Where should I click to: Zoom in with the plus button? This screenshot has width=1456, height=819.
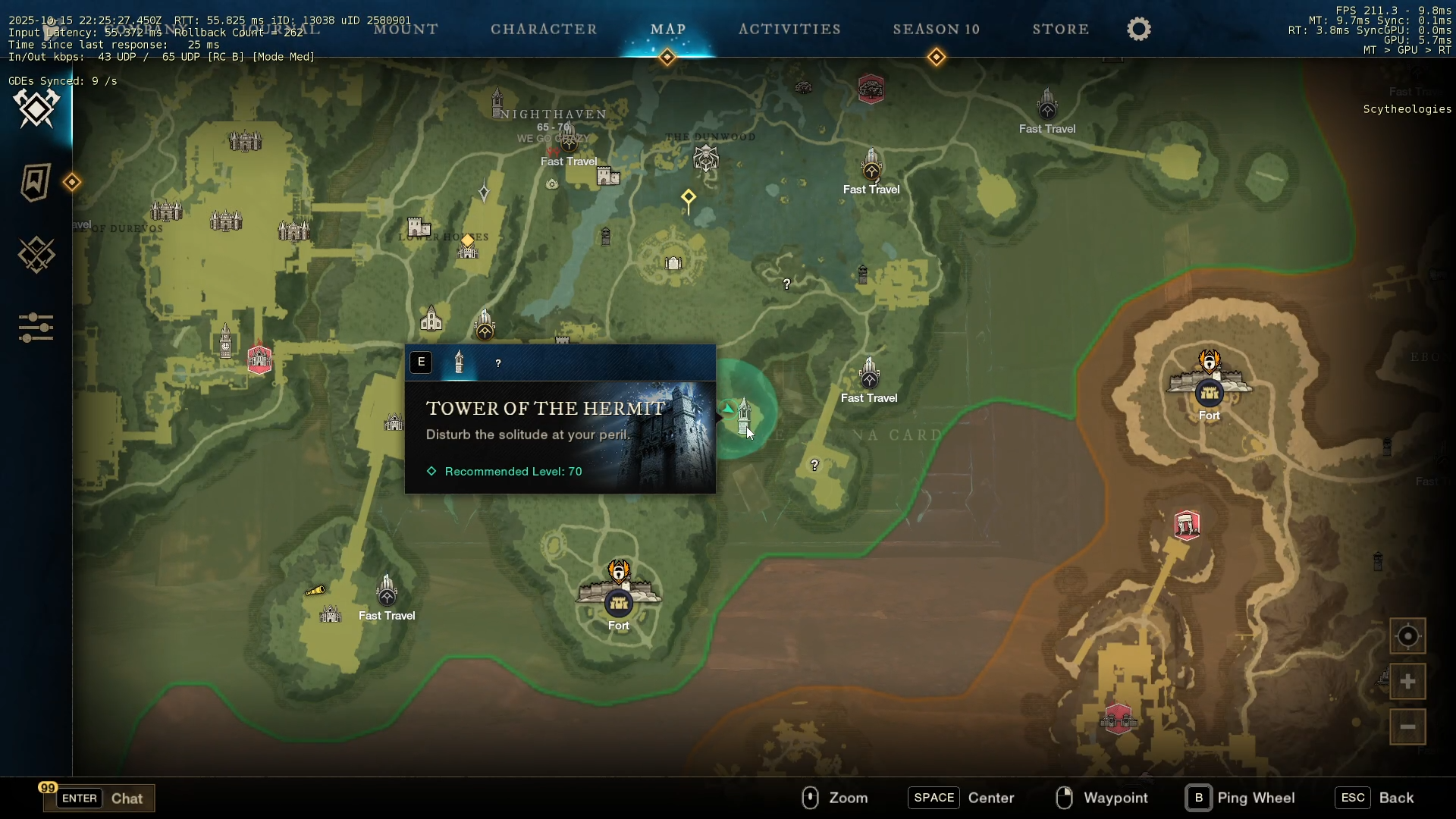1407,682
